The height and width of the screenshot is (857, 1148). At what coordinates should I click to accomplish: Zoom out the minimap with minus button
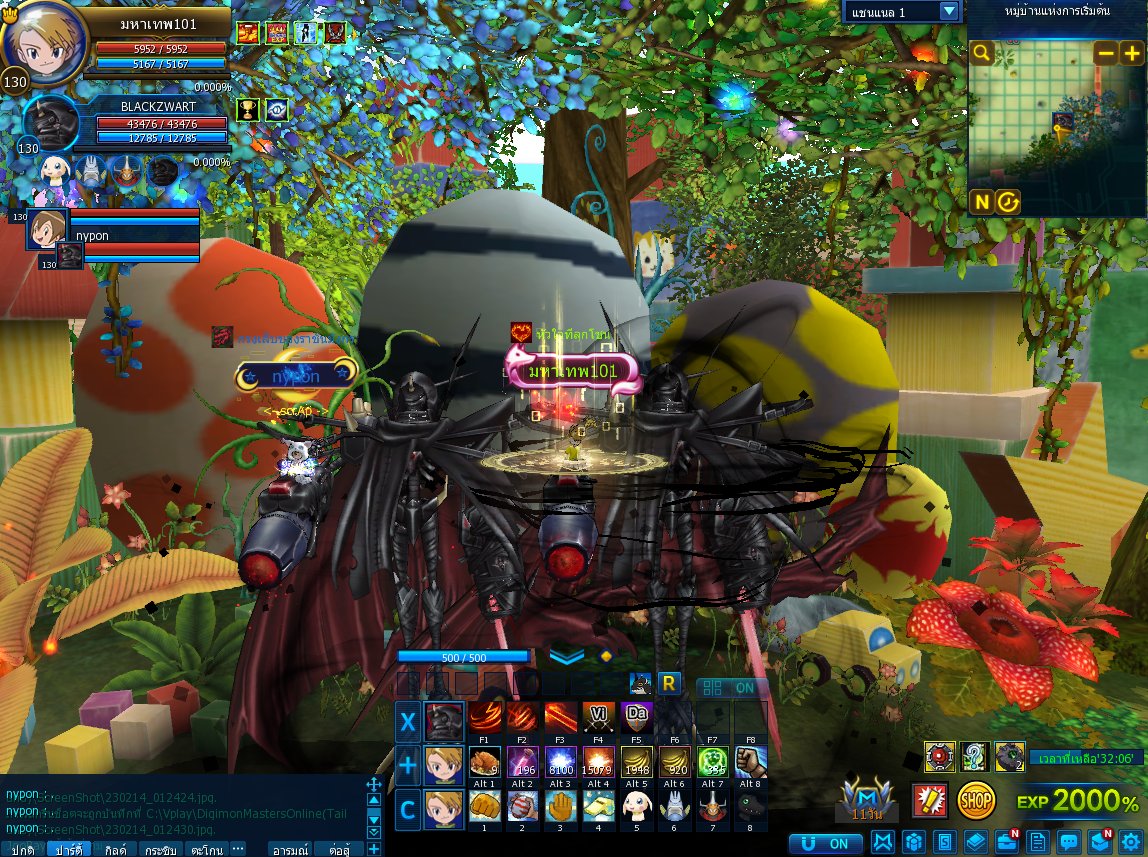coord(1105,53)
